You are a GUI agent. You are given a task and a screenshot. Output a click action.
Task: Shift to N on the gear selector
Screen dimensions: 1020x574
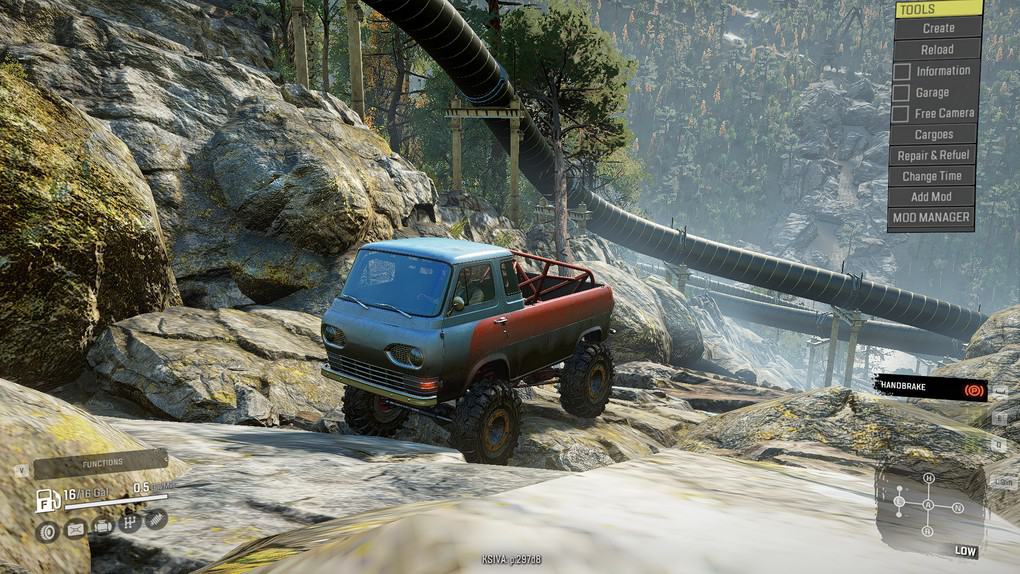tap(957, 507)
